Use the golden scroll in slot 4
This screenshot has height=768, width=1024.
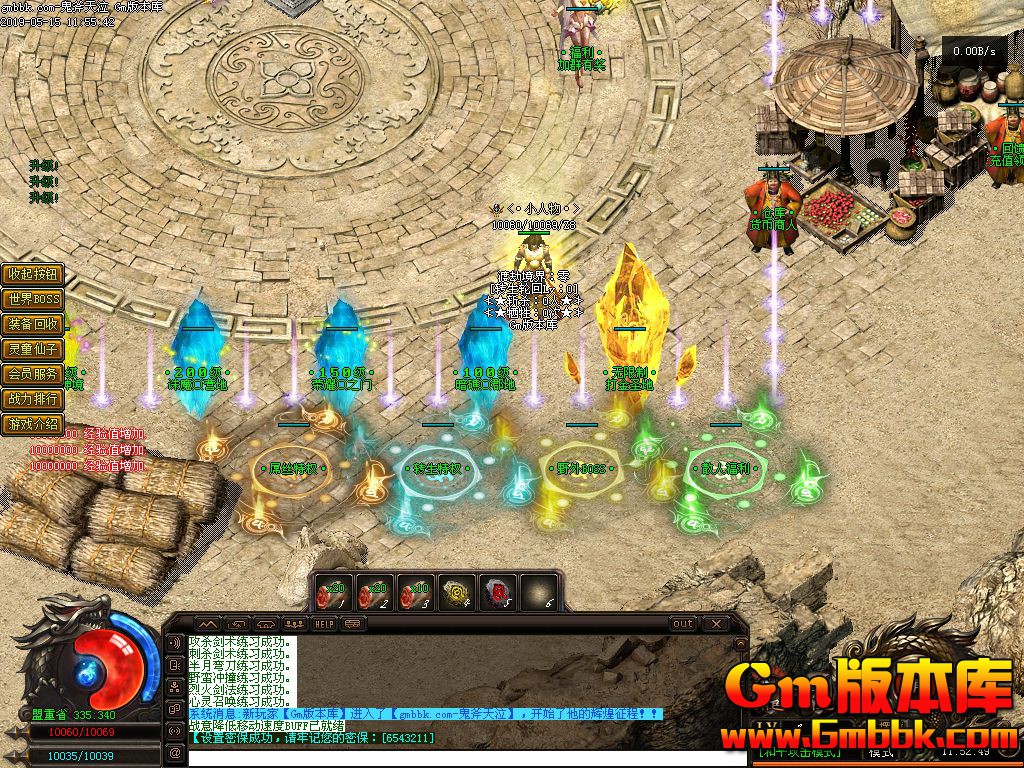point(457,593)
